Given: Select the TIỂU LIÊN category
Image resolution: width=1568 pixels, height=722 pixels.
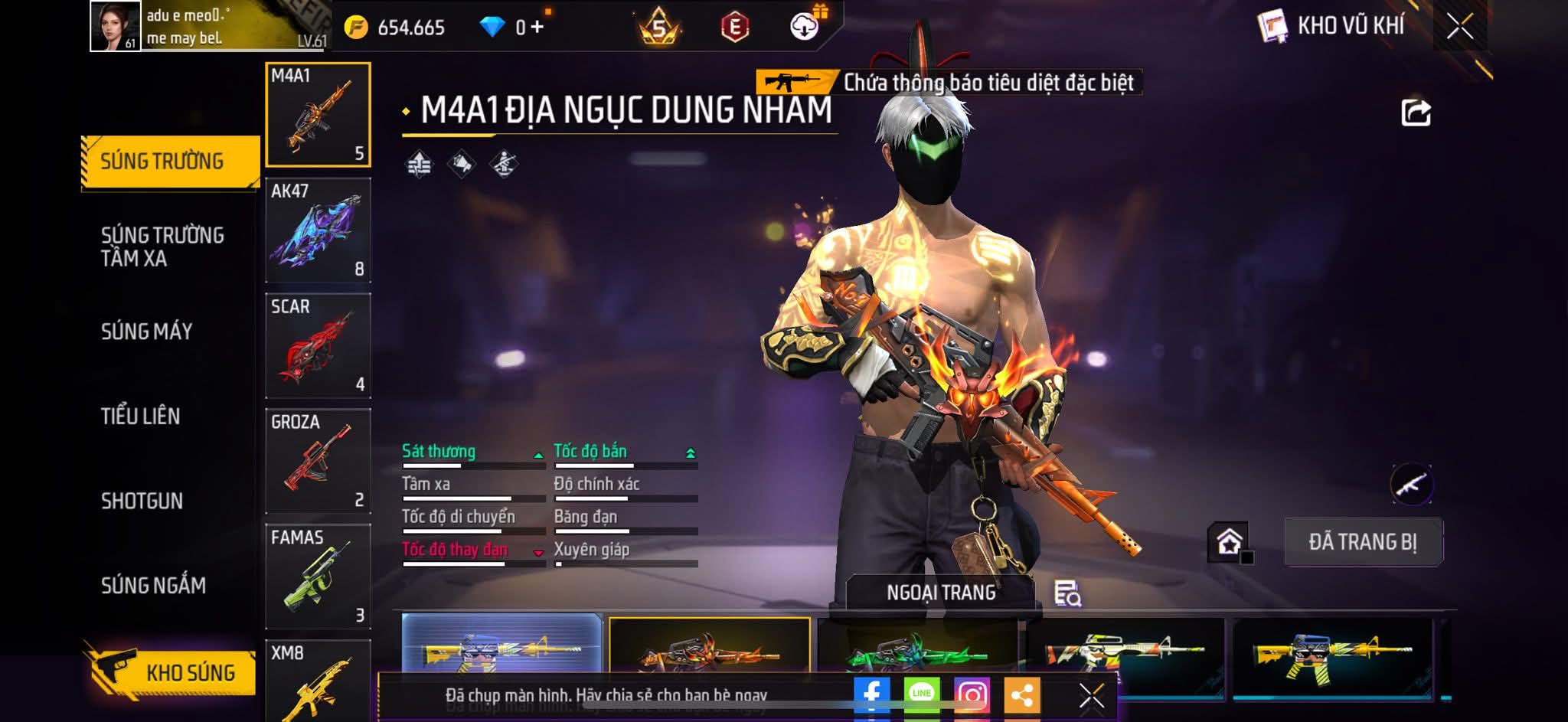Looking at the screenshot, I should point(141,417).
